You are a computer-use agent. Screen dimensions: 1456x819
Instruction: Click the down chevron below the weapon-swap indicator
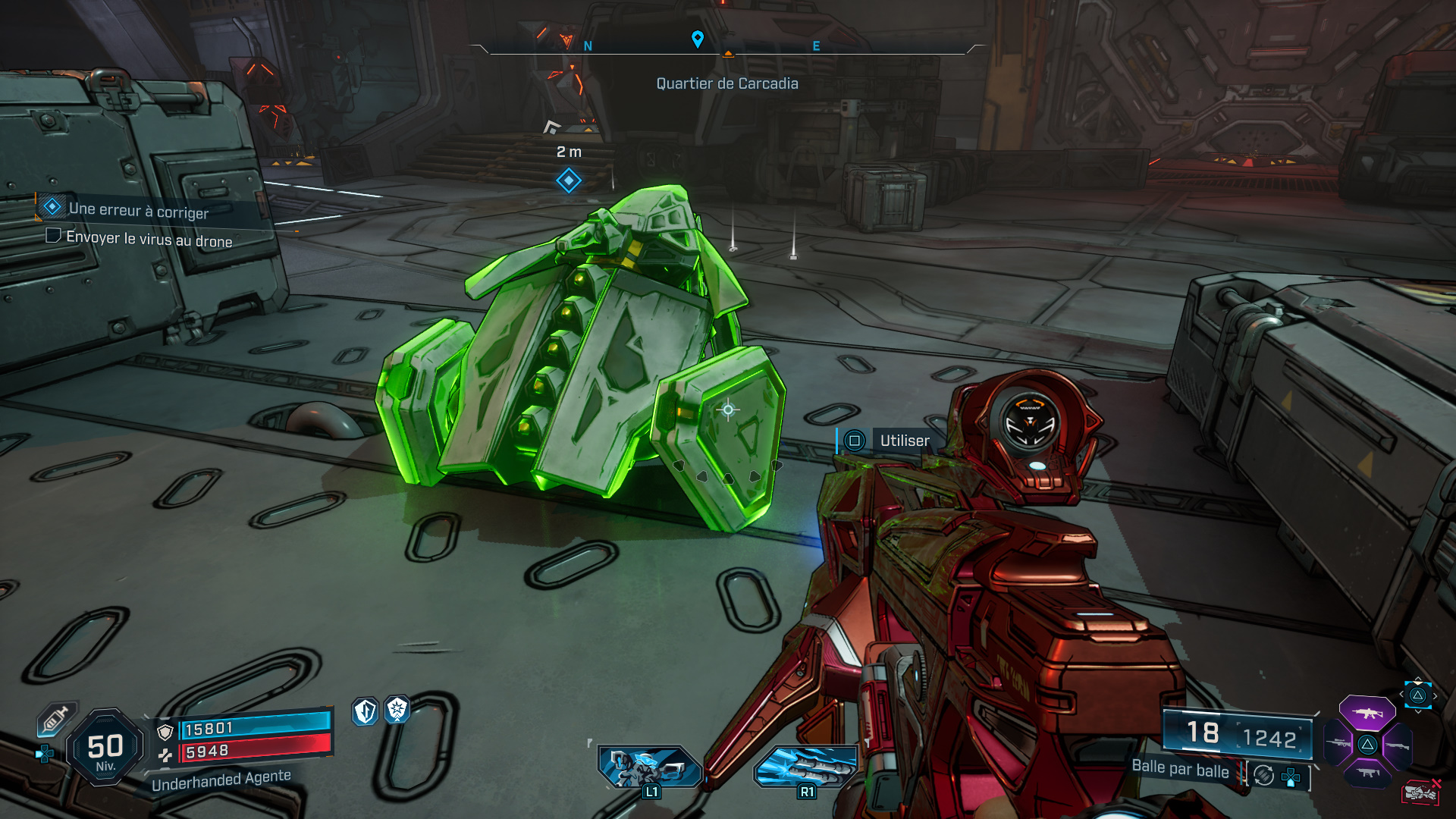point(1418,711)
